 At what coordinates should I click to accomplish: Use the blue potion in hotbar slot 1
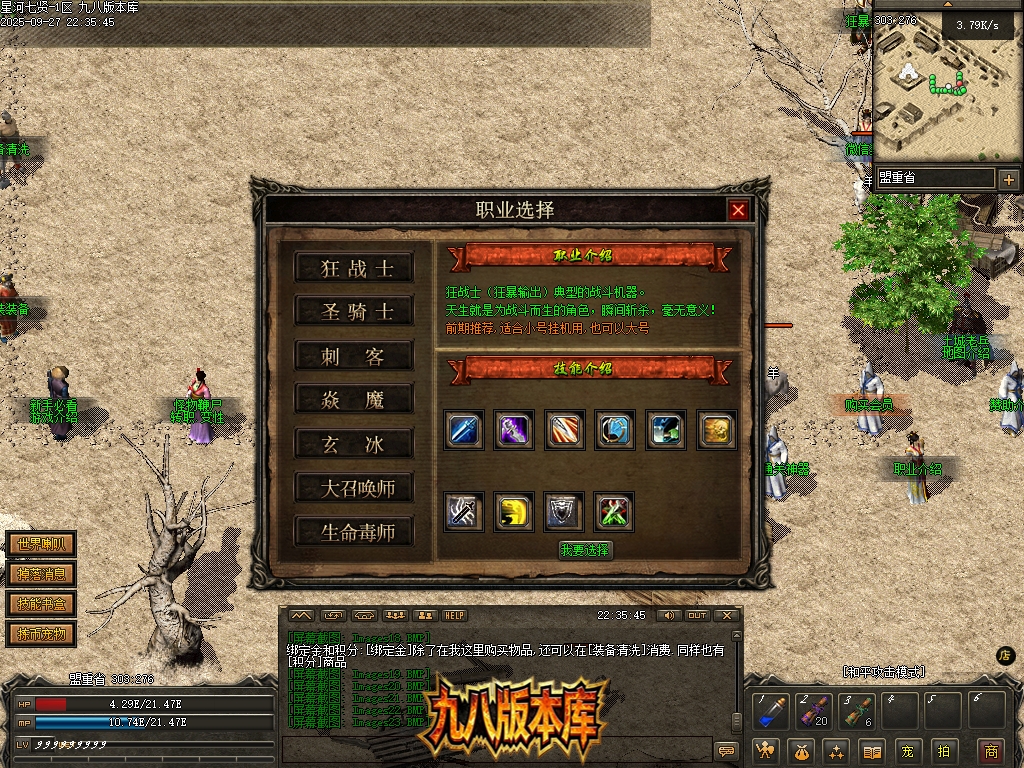(768, 712)
